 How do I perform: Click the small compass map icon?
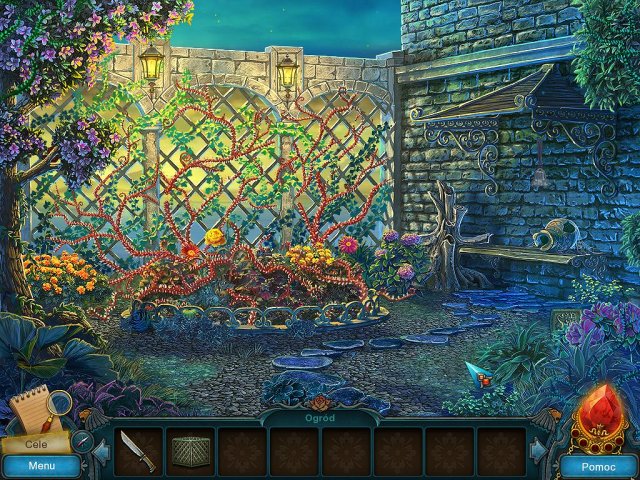click(82, 440)
